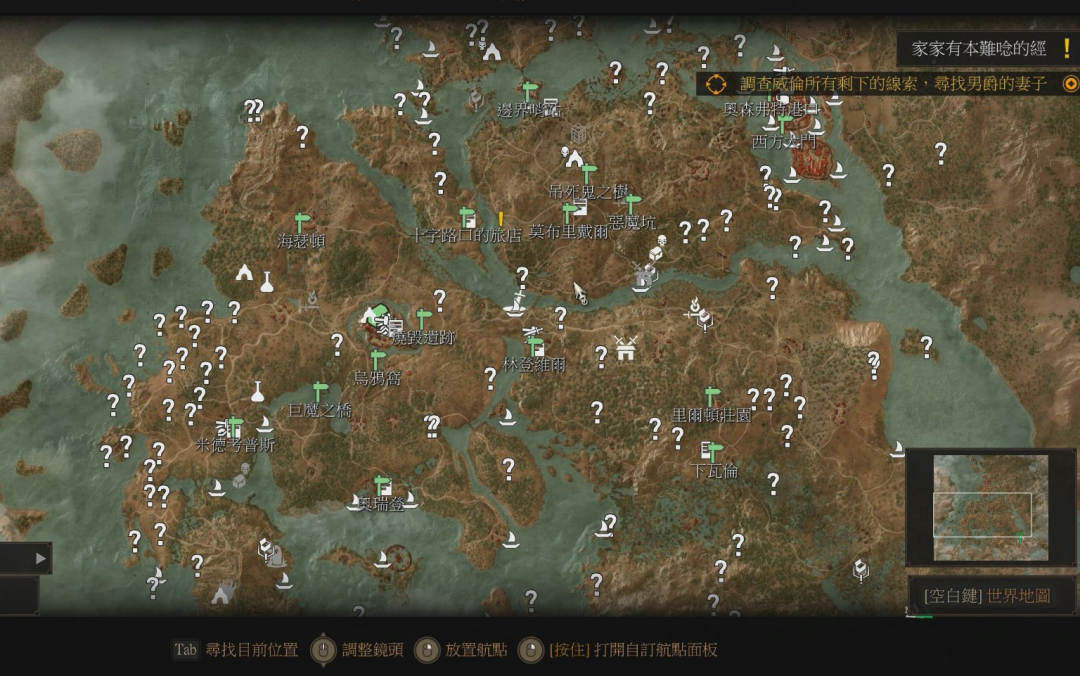Choose the 西方大門 signpost marker
This screenshot has width=1080, height=676.
(x=785, y=124)
